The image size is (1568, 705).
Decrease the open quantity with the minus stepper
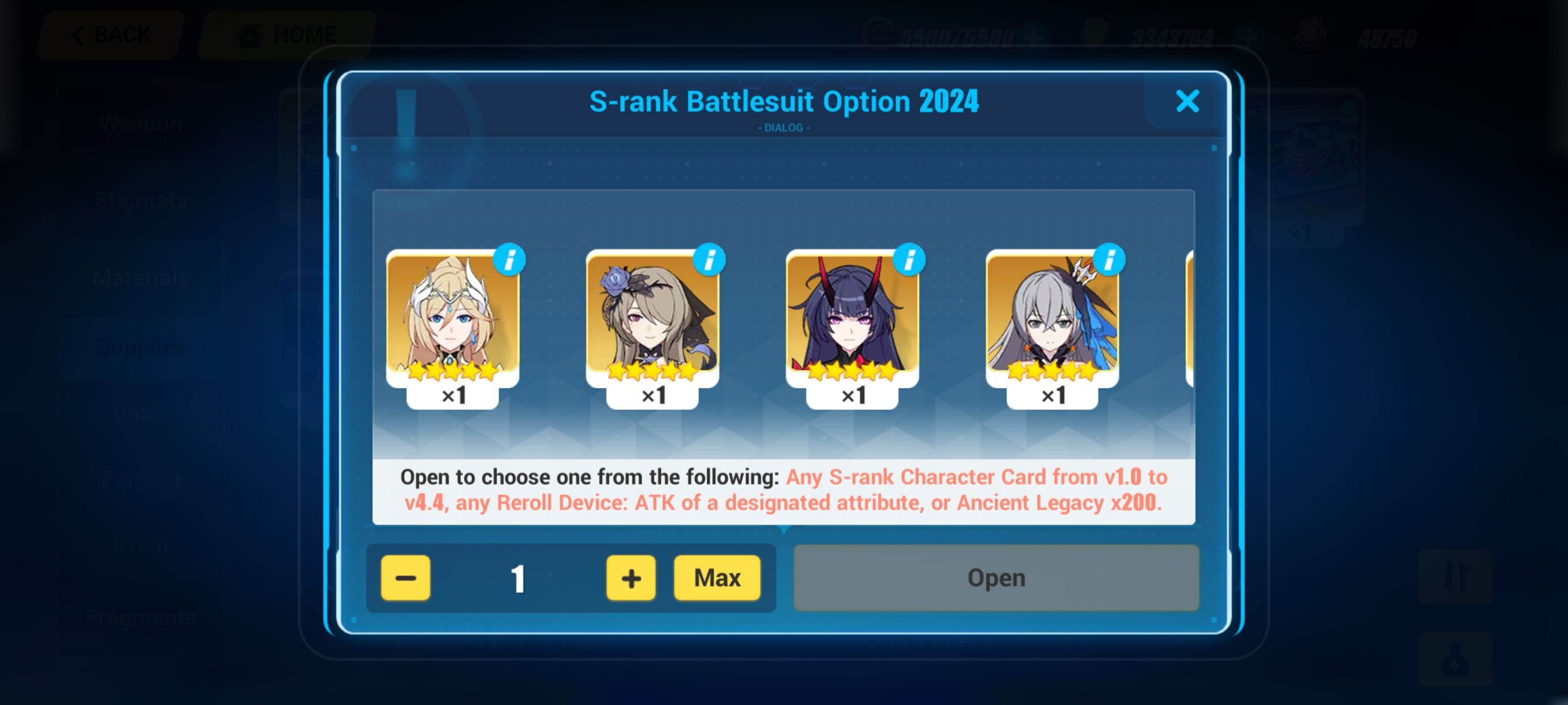point(406,578)
